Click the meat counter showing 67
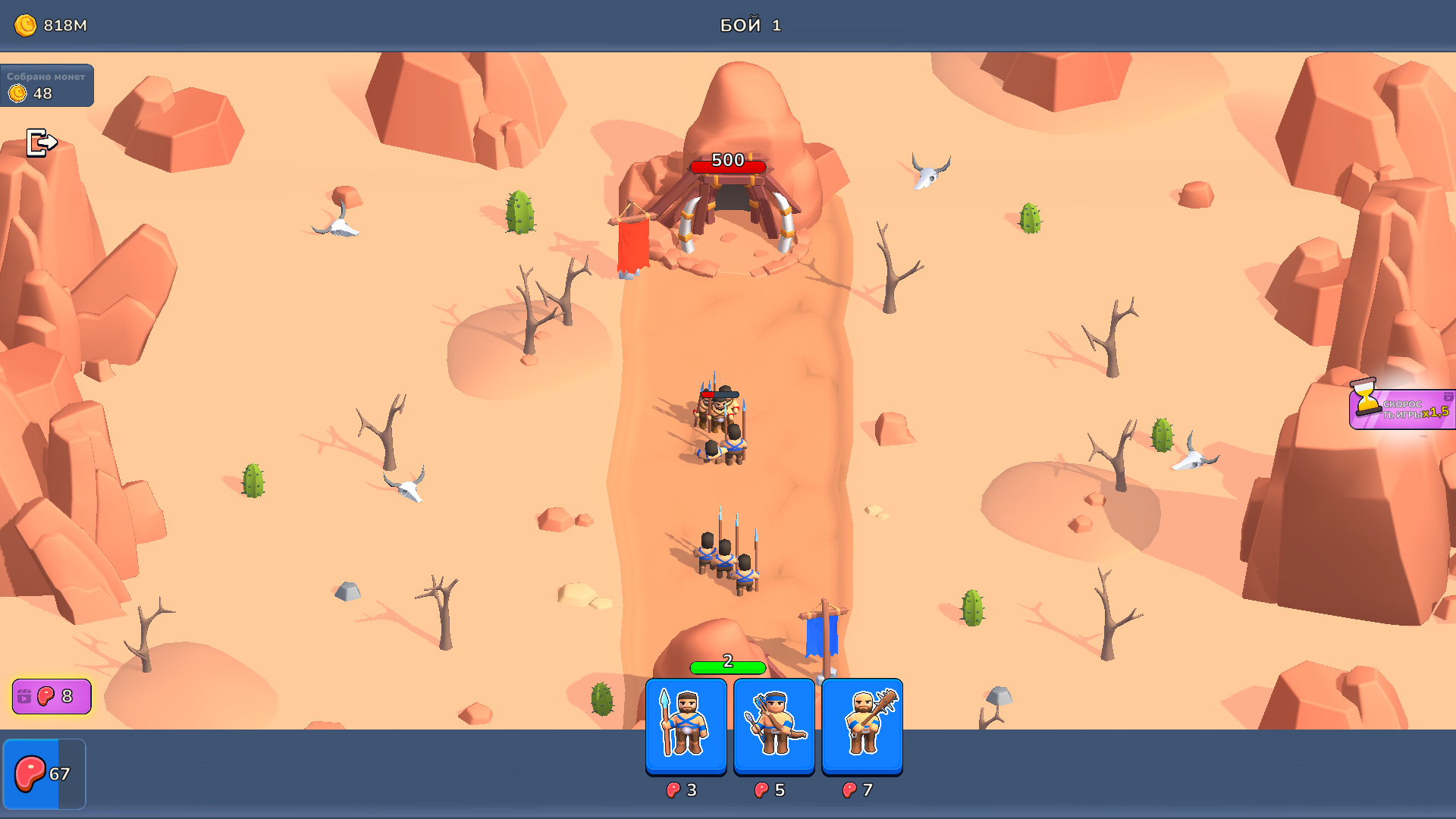Viewport: 1456px width, 819px height. 45,774
